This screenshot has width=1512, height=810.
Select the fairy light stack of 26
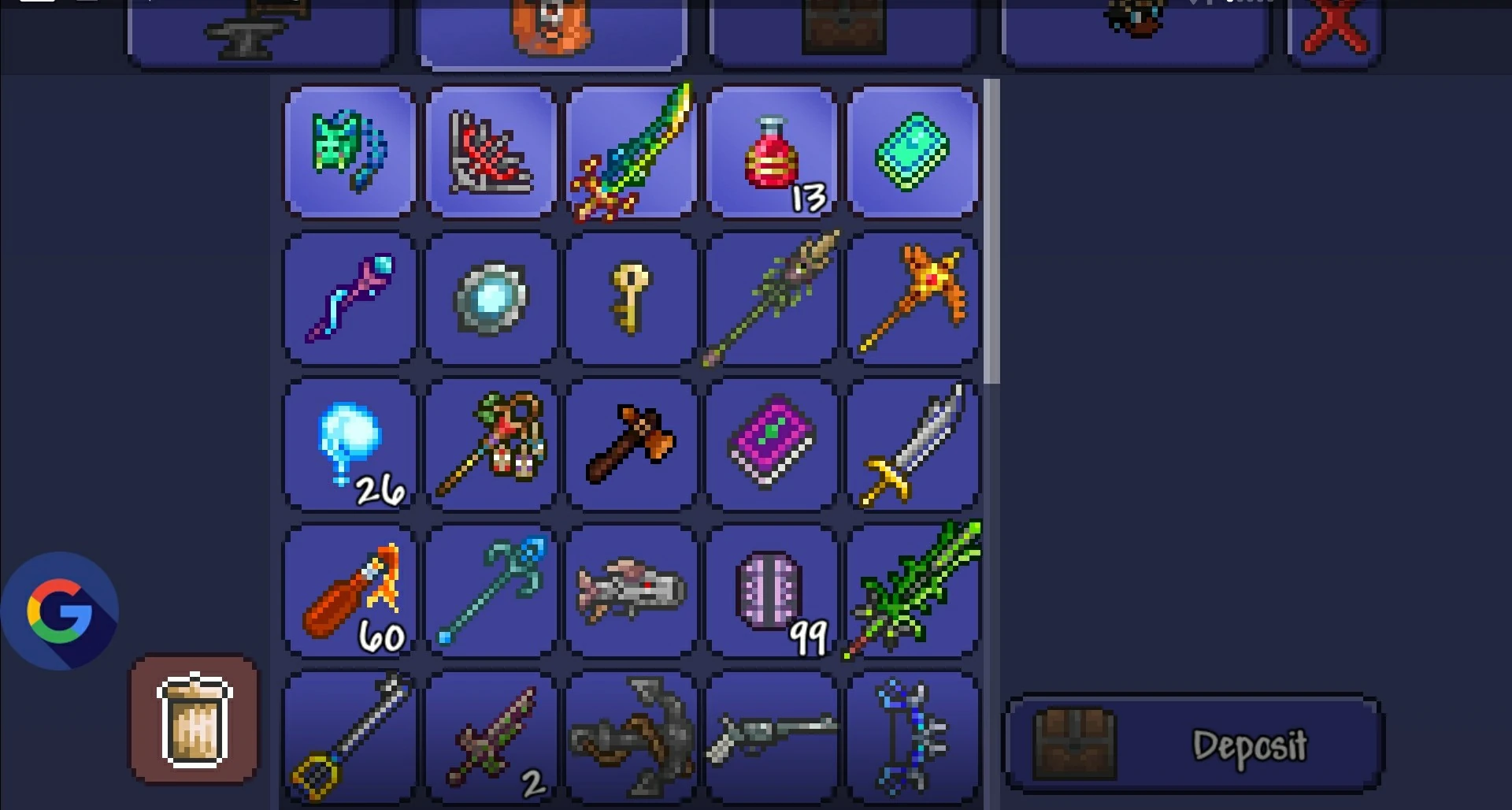point(349,445)
